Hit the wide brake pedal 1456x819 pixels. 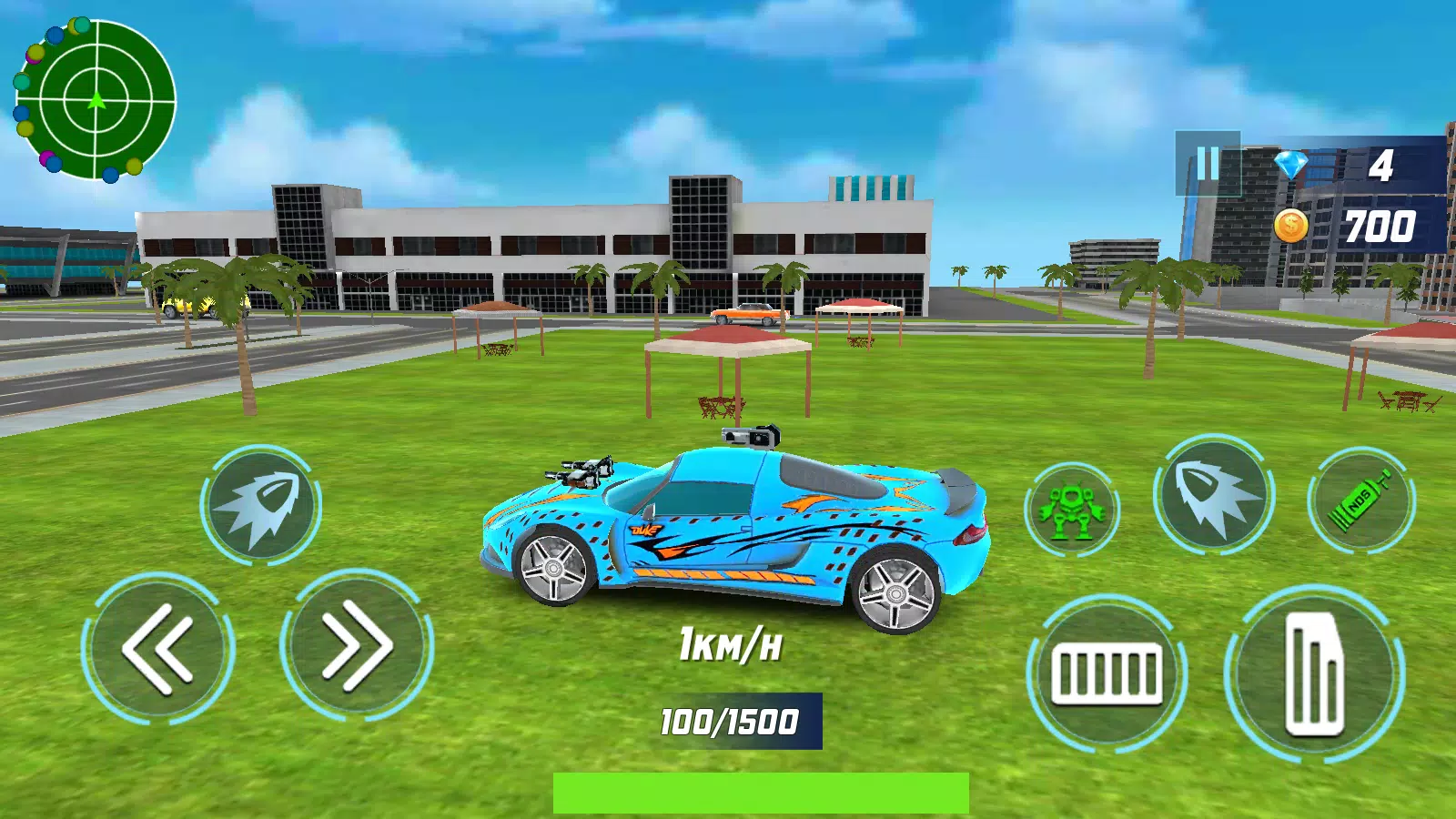[1107, 673]
